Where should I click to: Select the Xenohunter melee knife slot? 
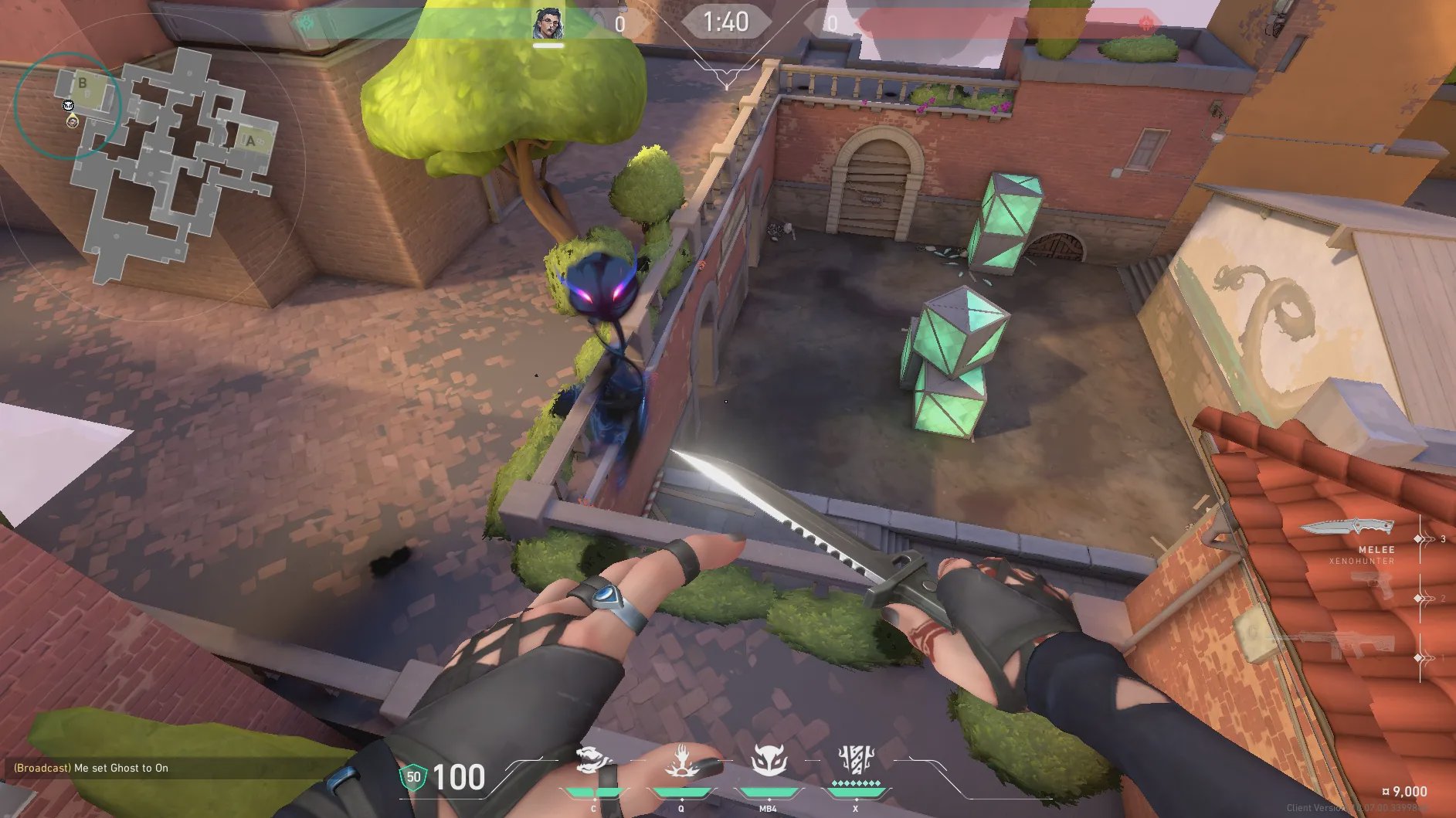click(1348, 528)
